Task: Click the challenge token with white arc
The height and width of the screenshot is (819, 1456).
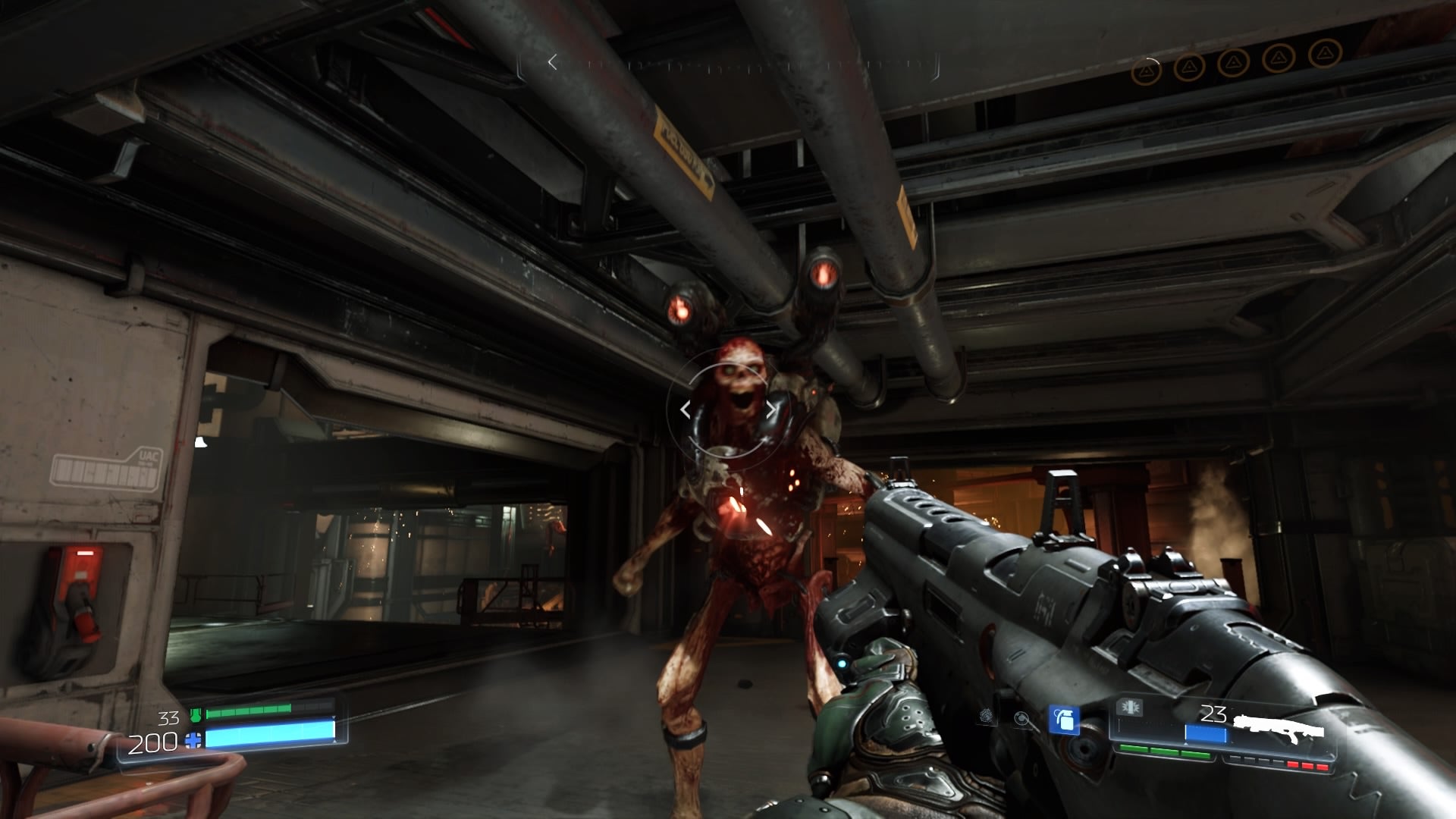Action: coord(1146,71)
